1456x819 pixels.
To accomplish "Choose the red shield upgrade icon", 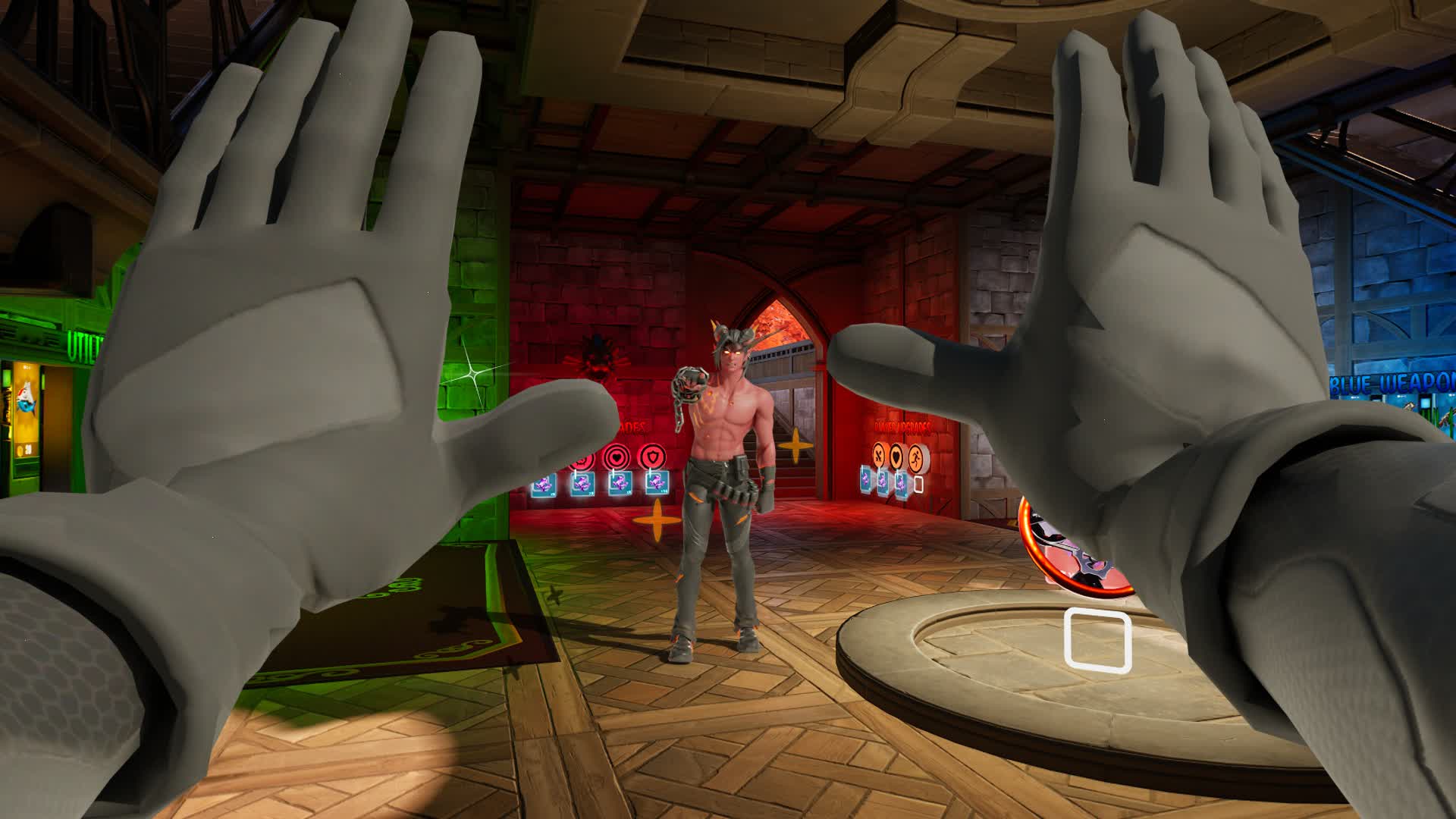I will (x=652, y=457).
